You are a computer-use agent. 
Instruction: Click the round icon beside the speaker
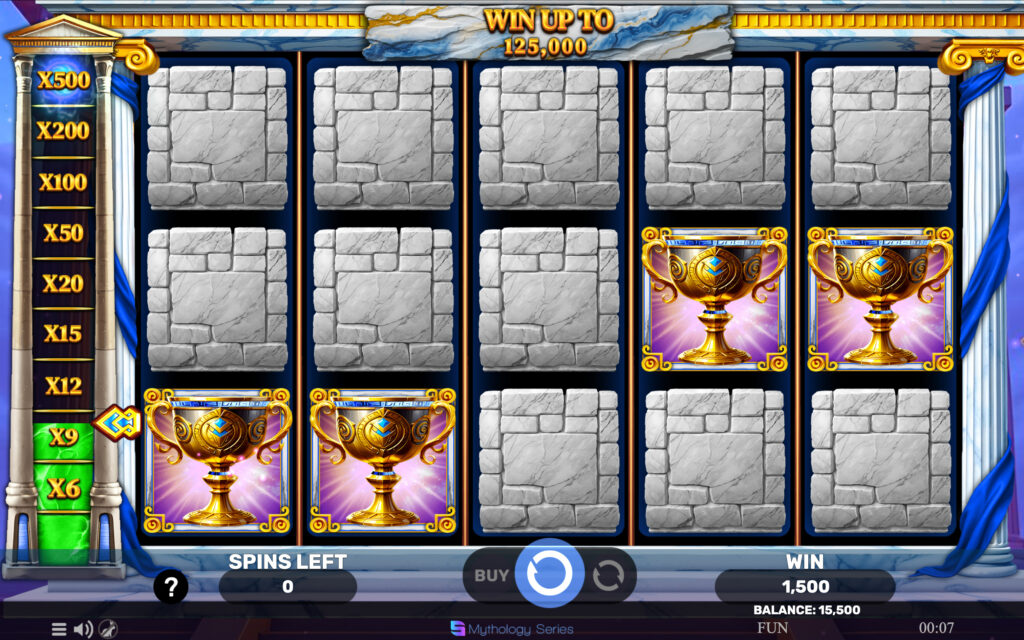pos(110,629)
